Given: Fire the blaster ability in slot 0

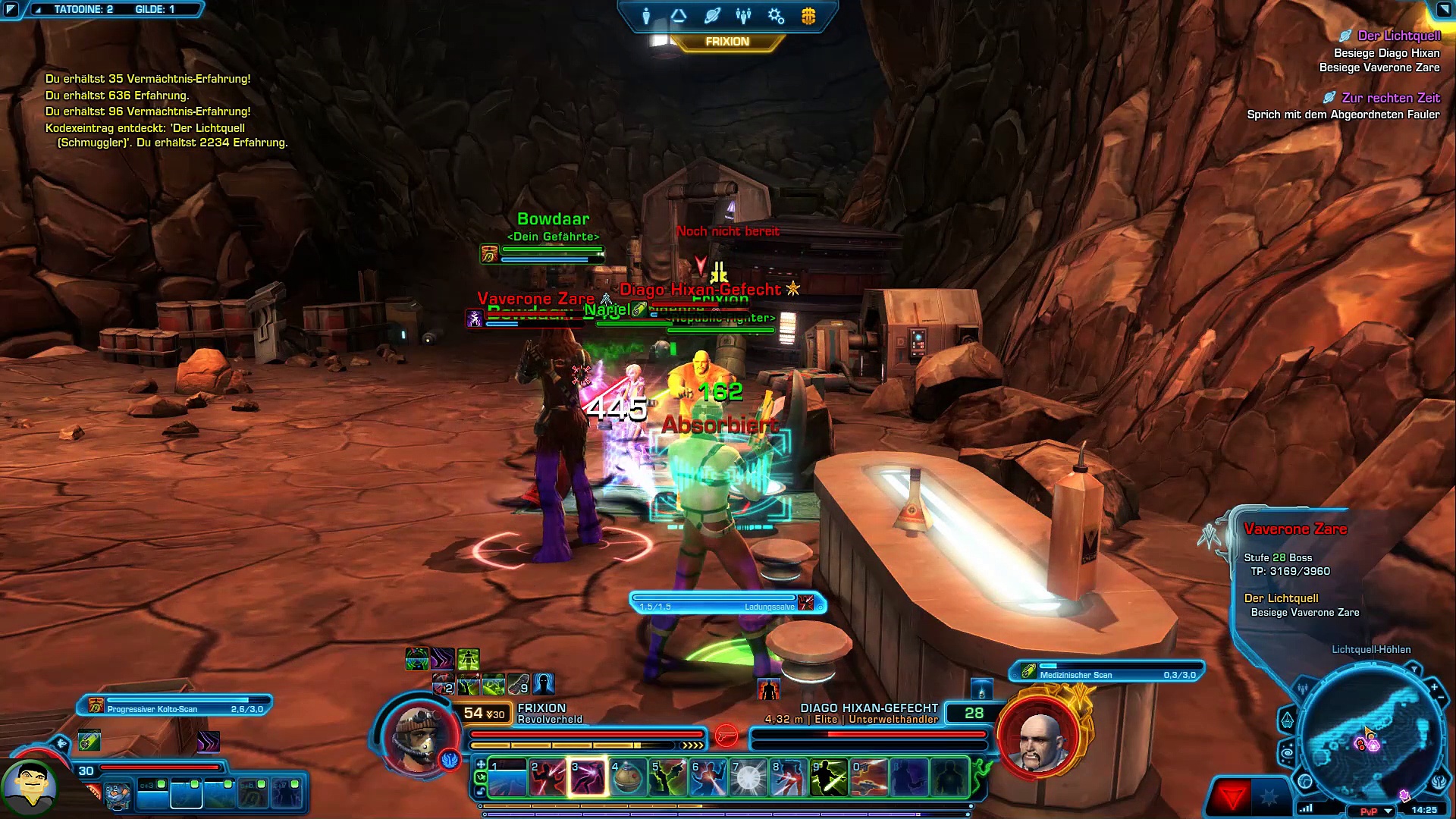Looking at the screenshot, I should click(869, 777).
